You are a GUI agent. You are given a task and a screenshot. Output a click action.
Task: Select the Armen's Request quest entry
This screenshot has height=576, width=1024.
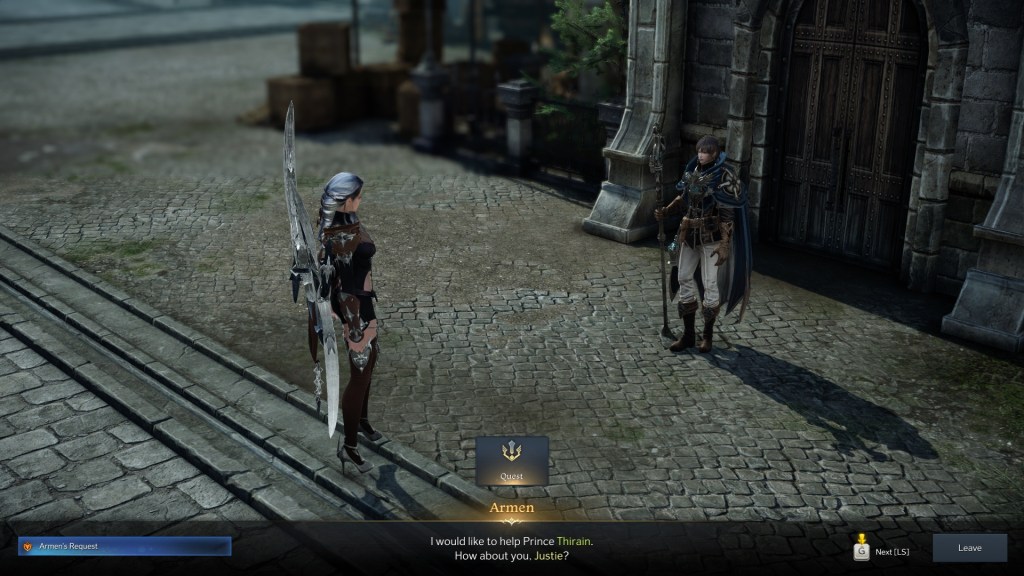coord(125,546)
